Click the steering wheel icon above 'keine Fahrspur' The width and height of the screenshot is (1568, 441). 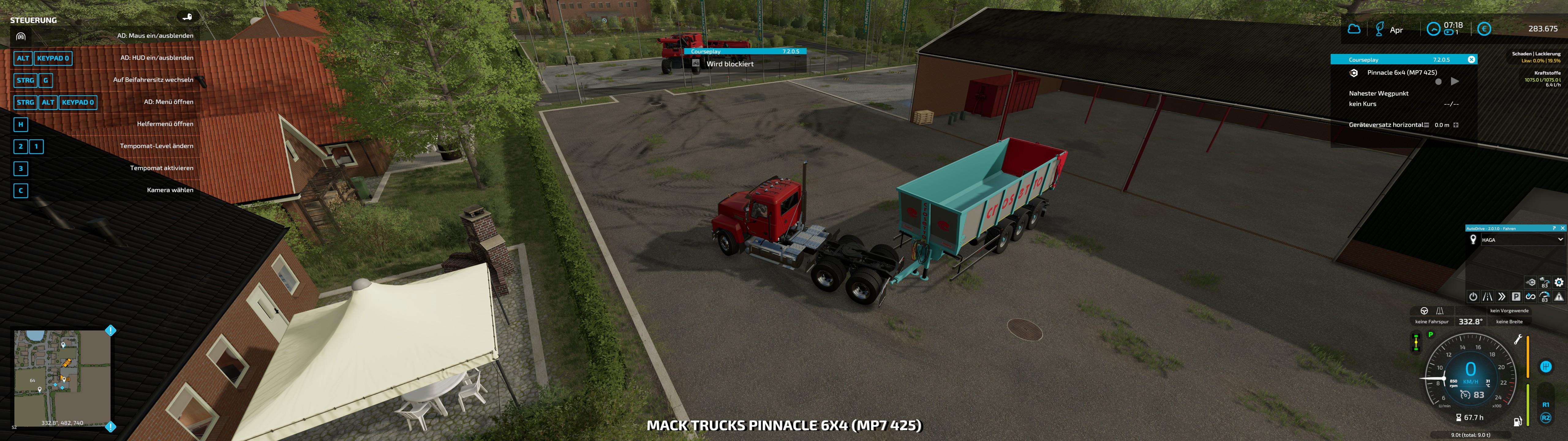pos(1424,311)
